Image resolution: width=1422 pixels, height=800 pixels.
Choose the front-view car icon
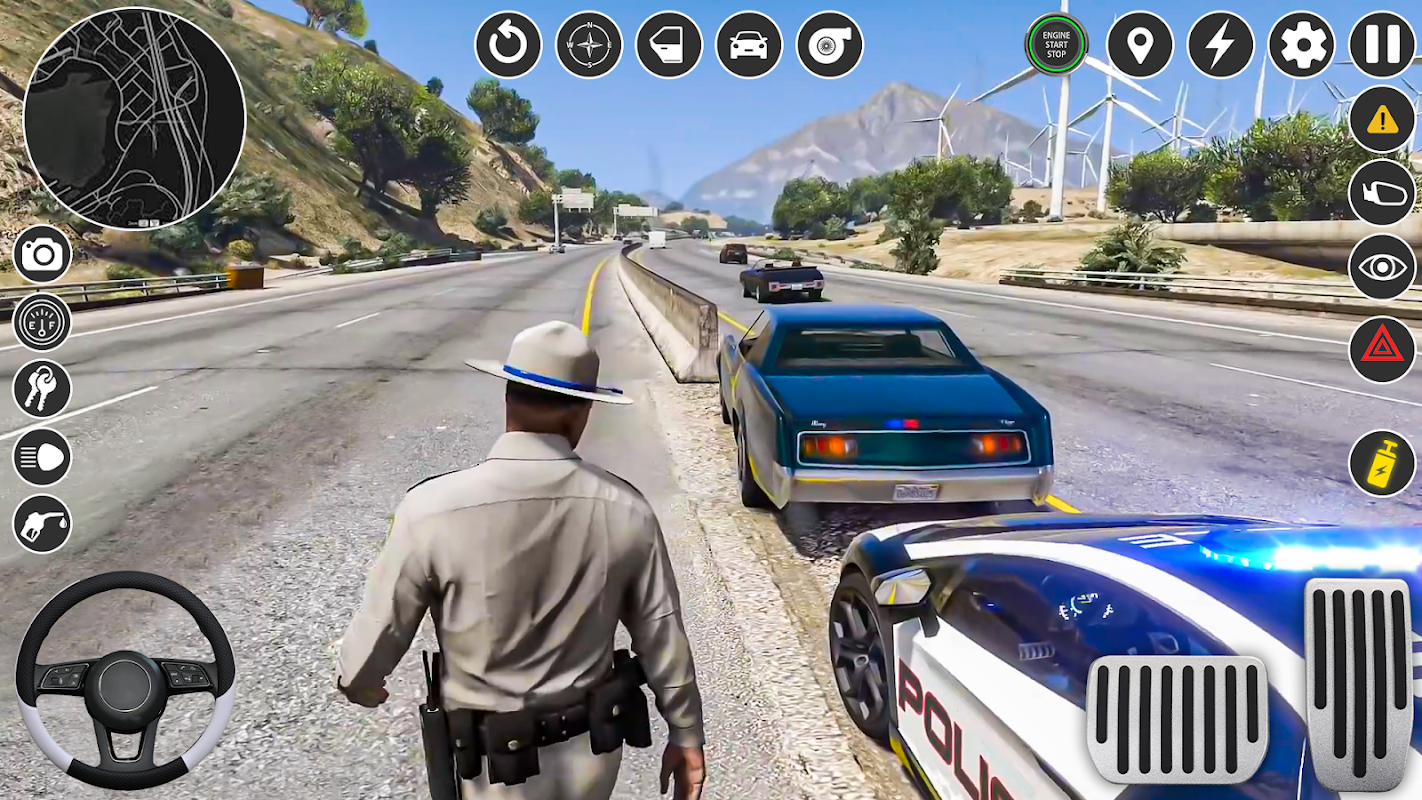pos(749,45)
